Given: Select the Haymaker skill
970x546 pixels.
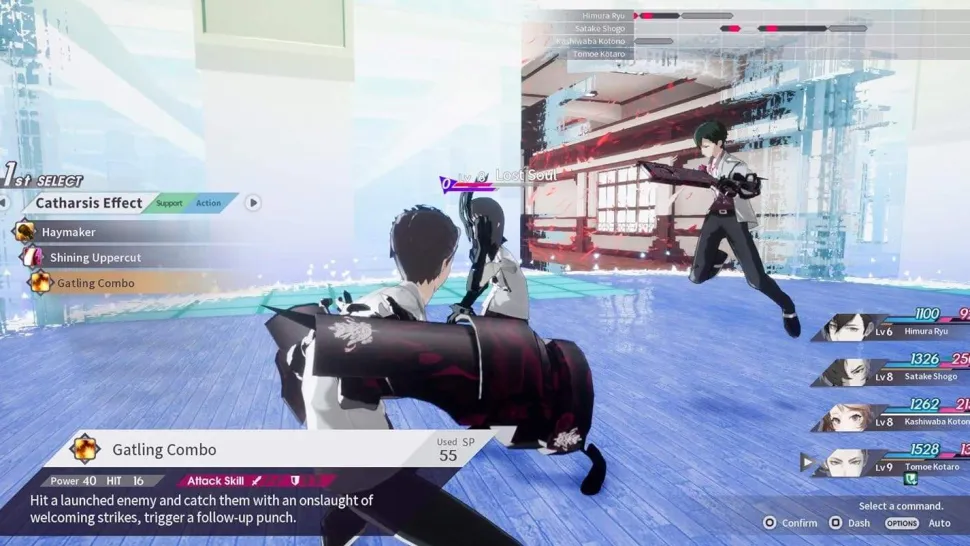Looking at the screenshot, I should (68, 232).
